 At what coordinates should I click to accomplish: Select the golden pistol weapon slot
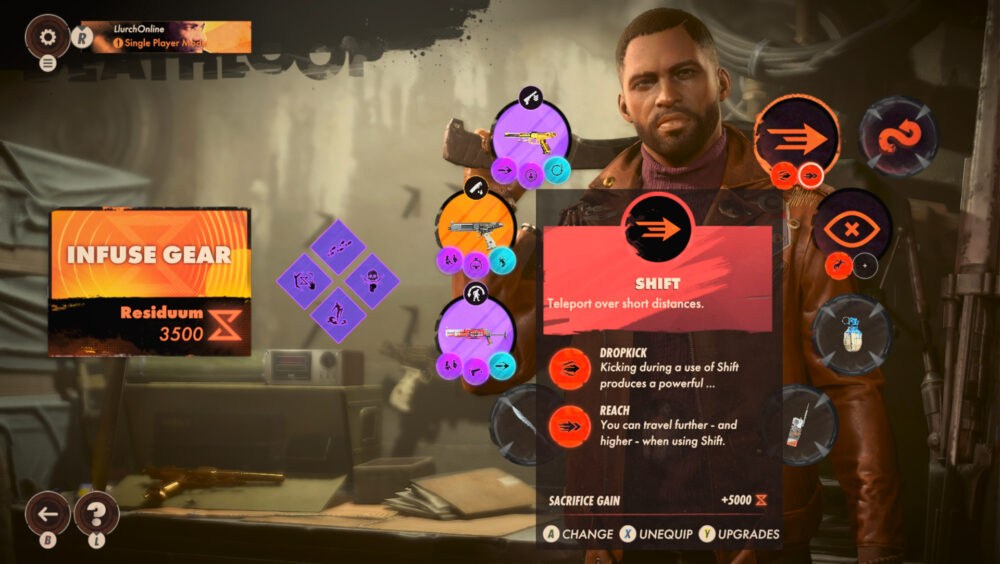(x=531, y=137)
